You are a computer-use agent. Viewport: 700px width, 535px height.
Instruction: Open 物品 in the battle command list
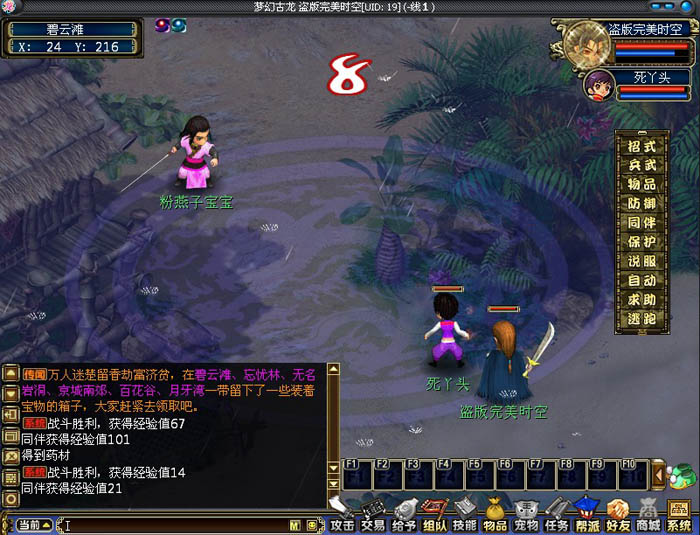click(x=642, y=184)
